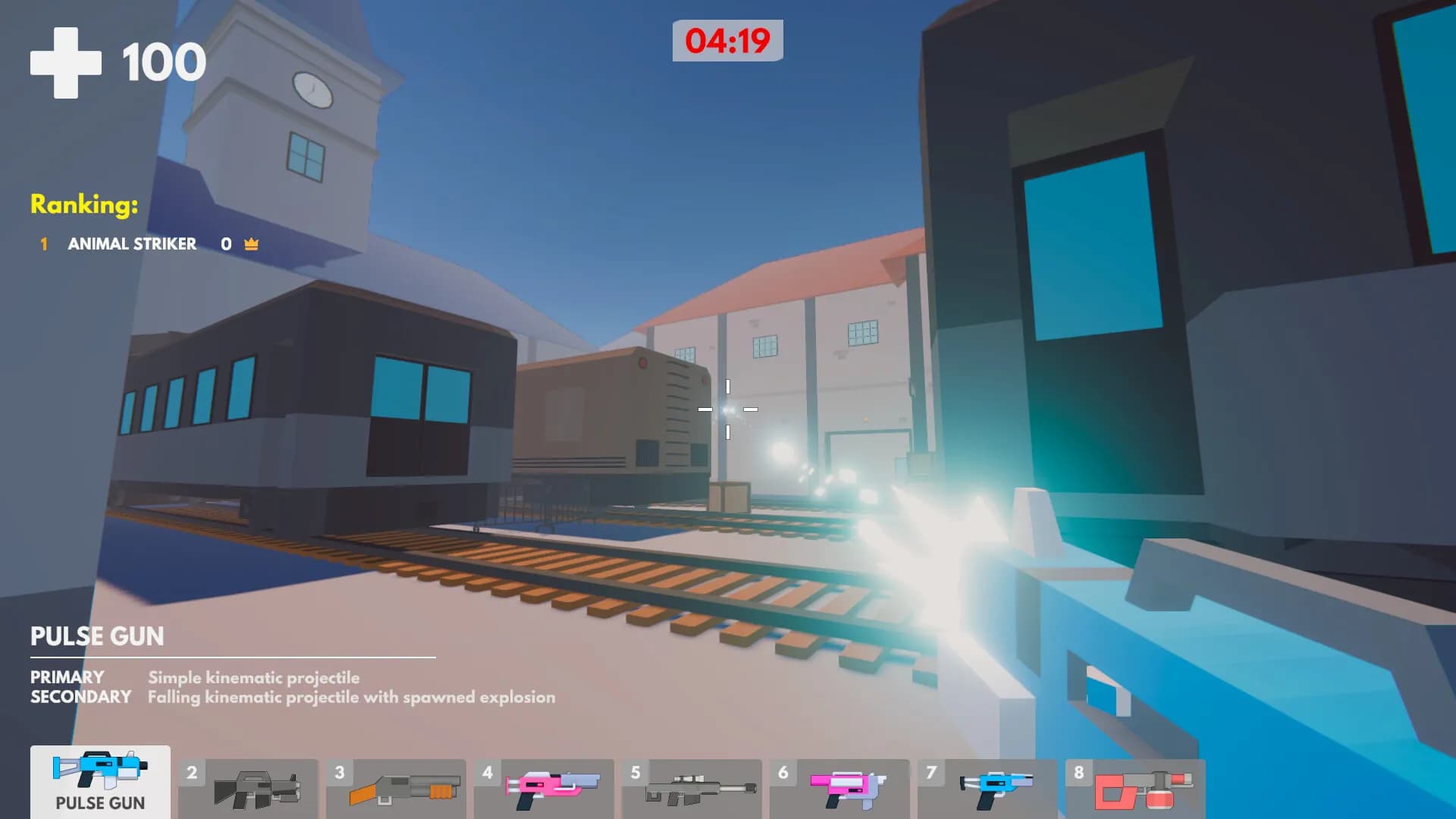Select the sniper rifle in slot 5
The width and height of the screenshot is (1456, 819).
tap(692, 789)
